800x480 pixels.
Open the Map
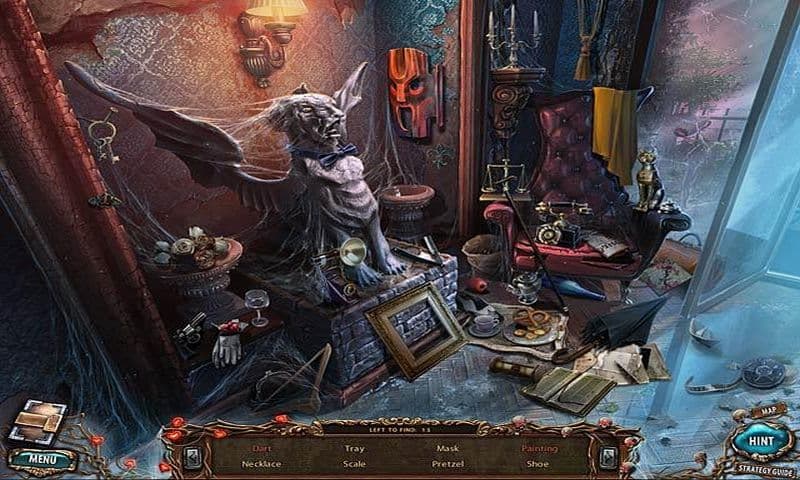(x=767, y=409)
